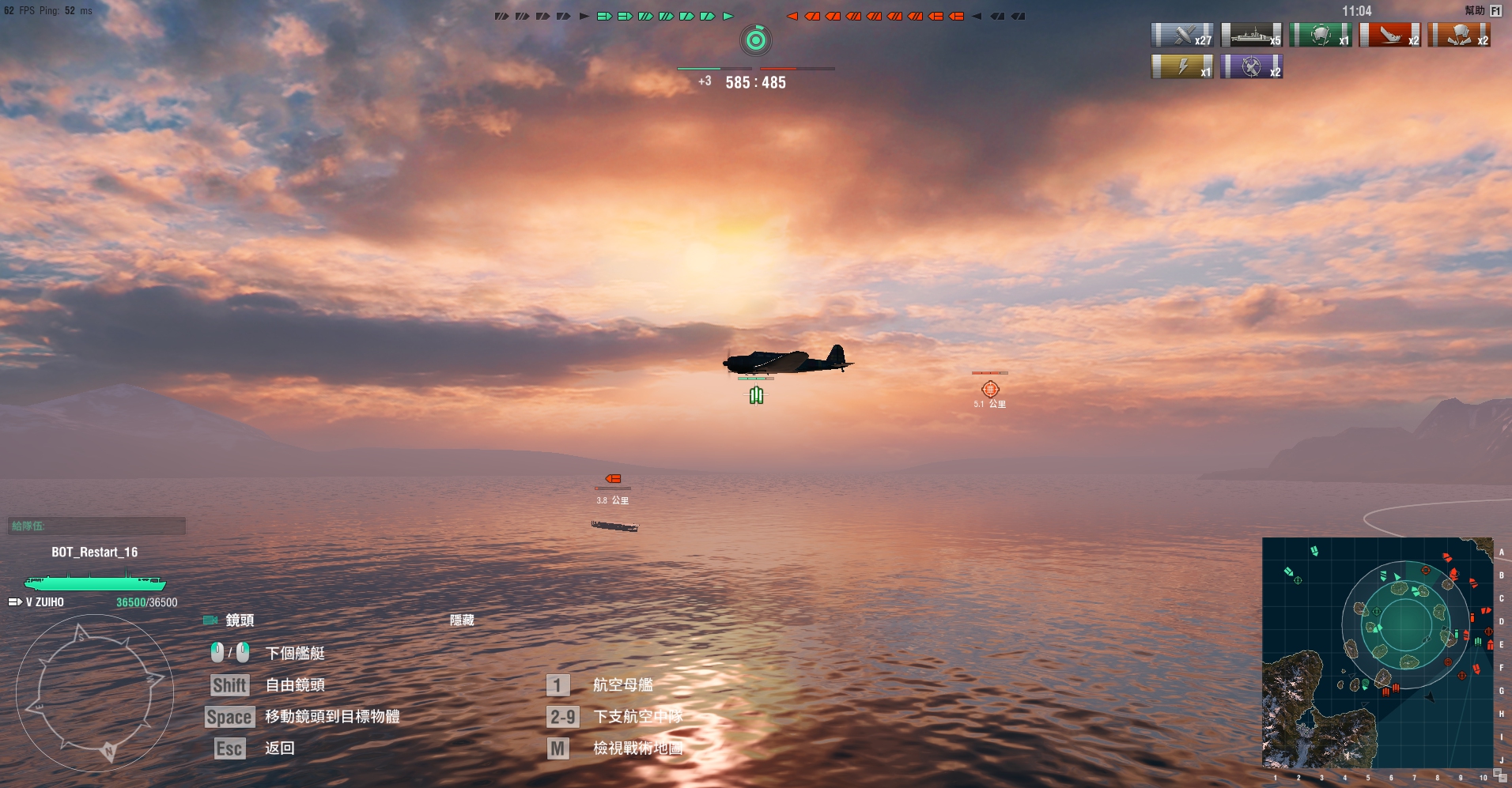Select the orange flag ribbon
Image resolution: width=1512 pixels, height=788 pixels.
click(x=1459, y=36)
